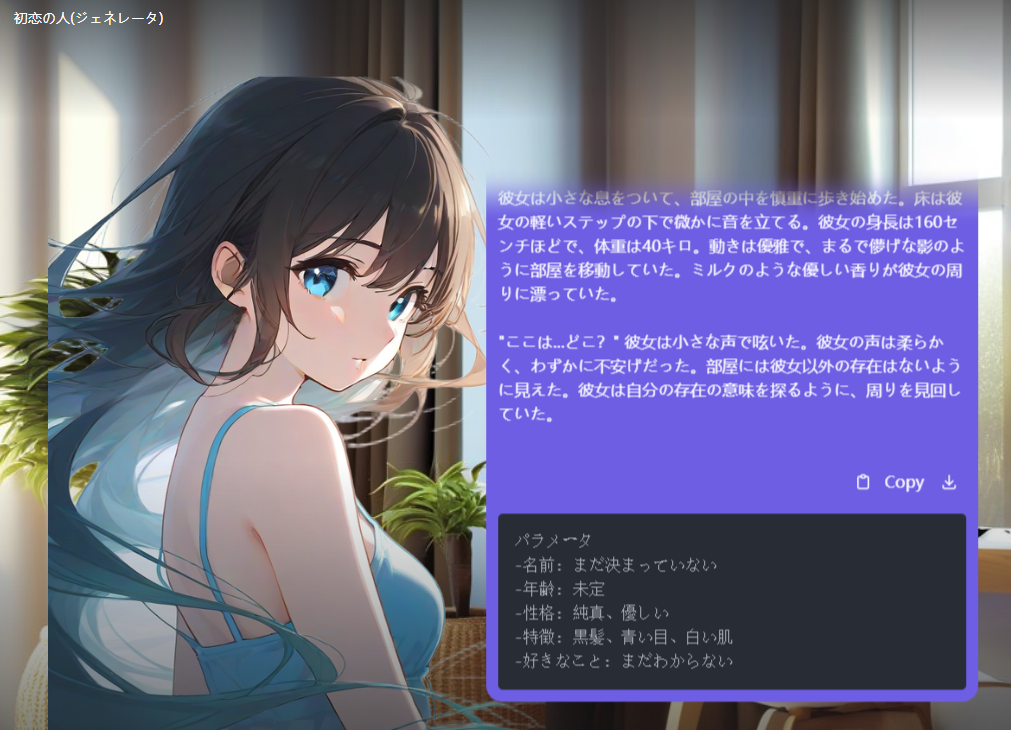1011x730 pixels.
Task: Copy the generated story text
Action: tap(891, 482)
